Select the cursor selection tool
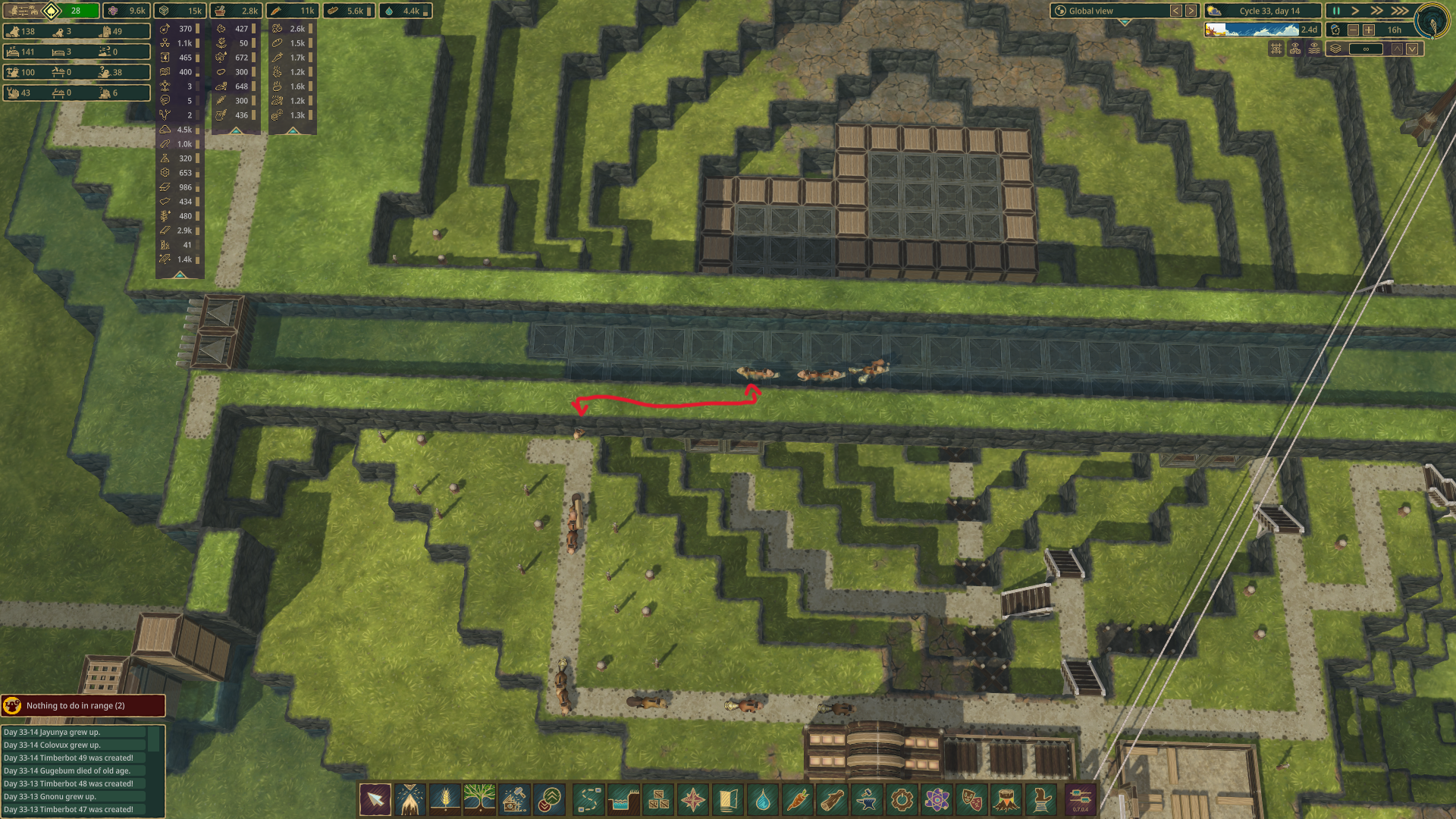Image resolution: width=1456 pixels, height=819 pixels. point(375,799)
